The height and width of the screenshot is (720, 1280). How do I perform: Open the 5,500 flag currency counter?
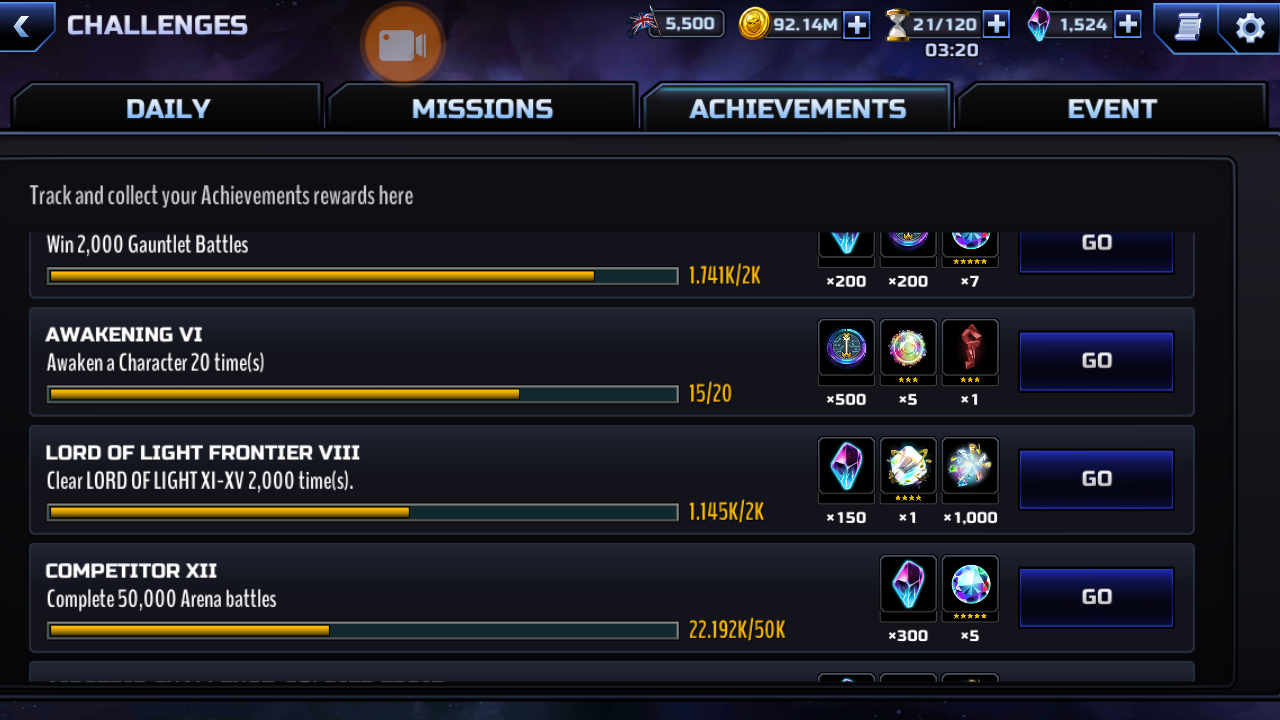coord(677,24)
